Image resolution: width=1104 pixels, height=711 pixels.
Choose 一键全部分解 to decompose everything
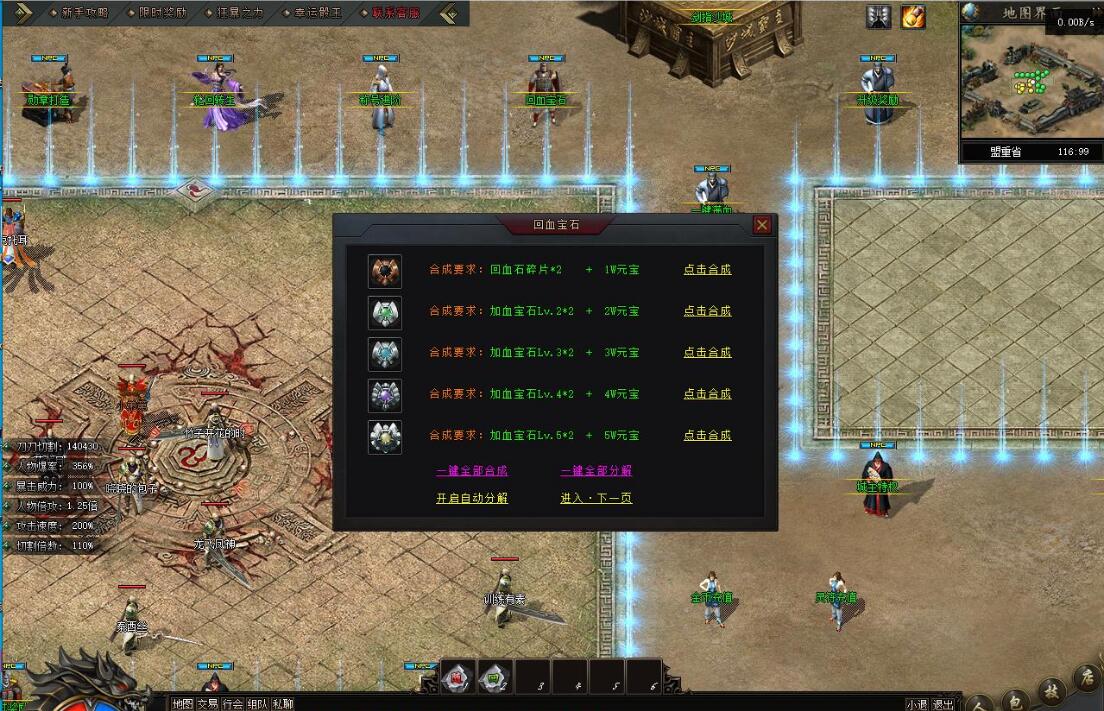pyautogui.click(x=596, y=471)
